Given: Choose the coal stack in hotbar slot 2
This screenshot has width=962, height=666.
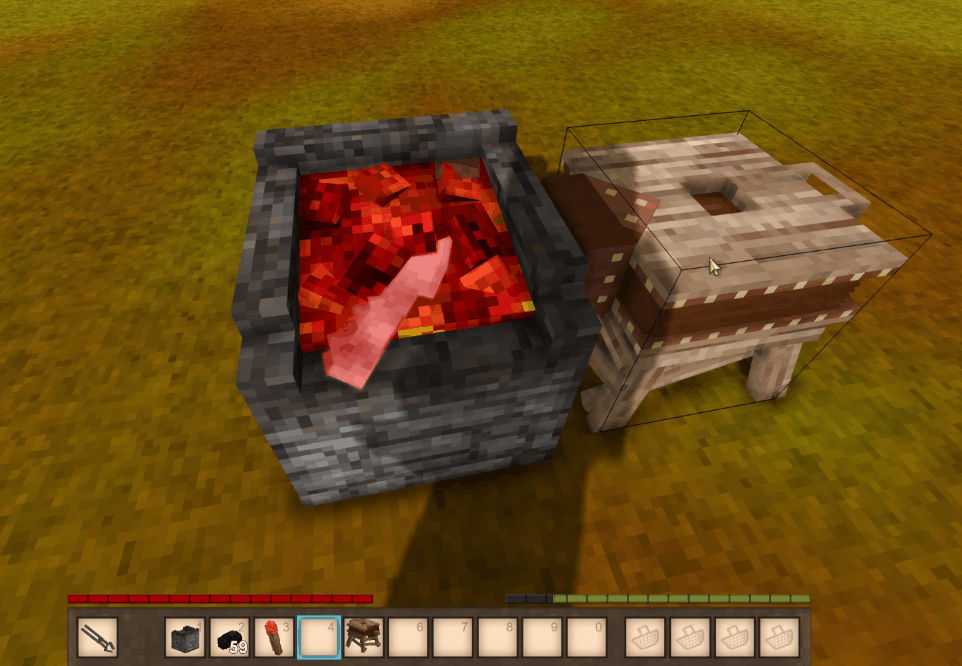Looking at the screenshot, I should (230, 637).
